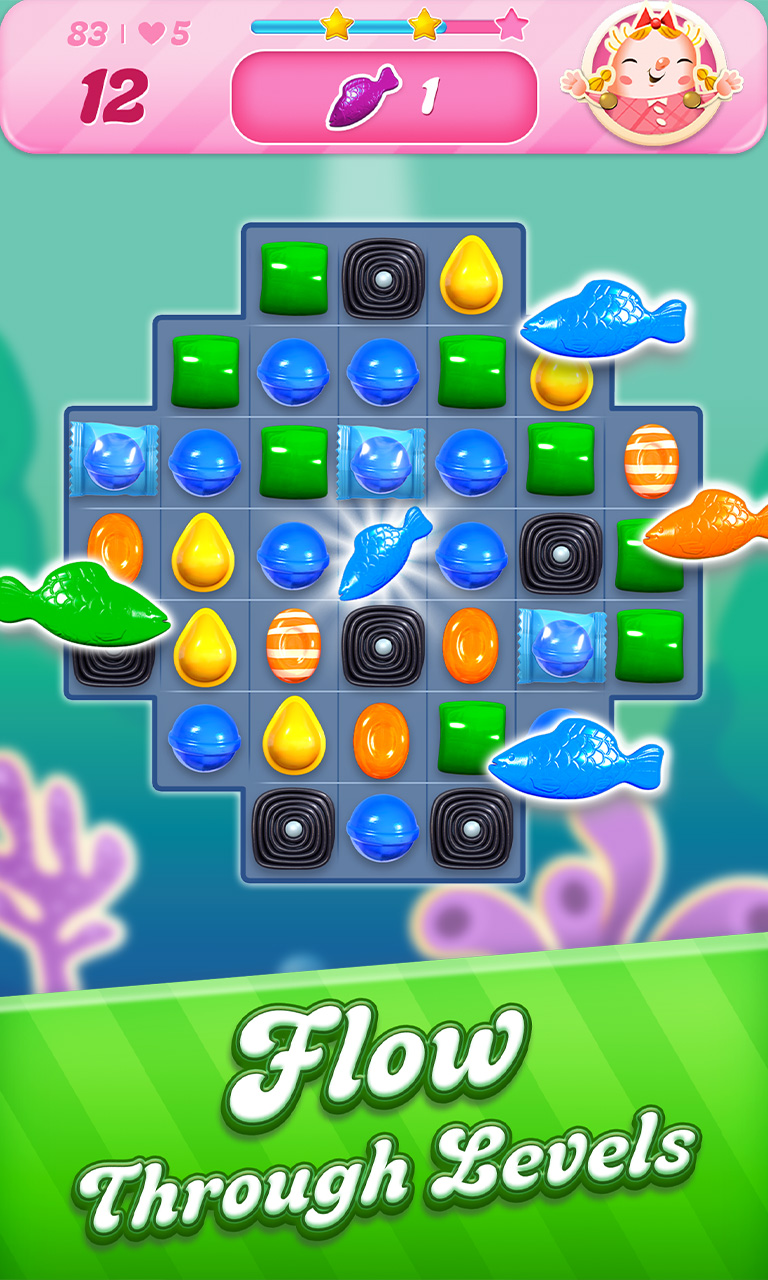Screen dimensions: 768x1280
Task: Choose the blue ball between the two licorice swirls
Action: (x=381, y=828)
